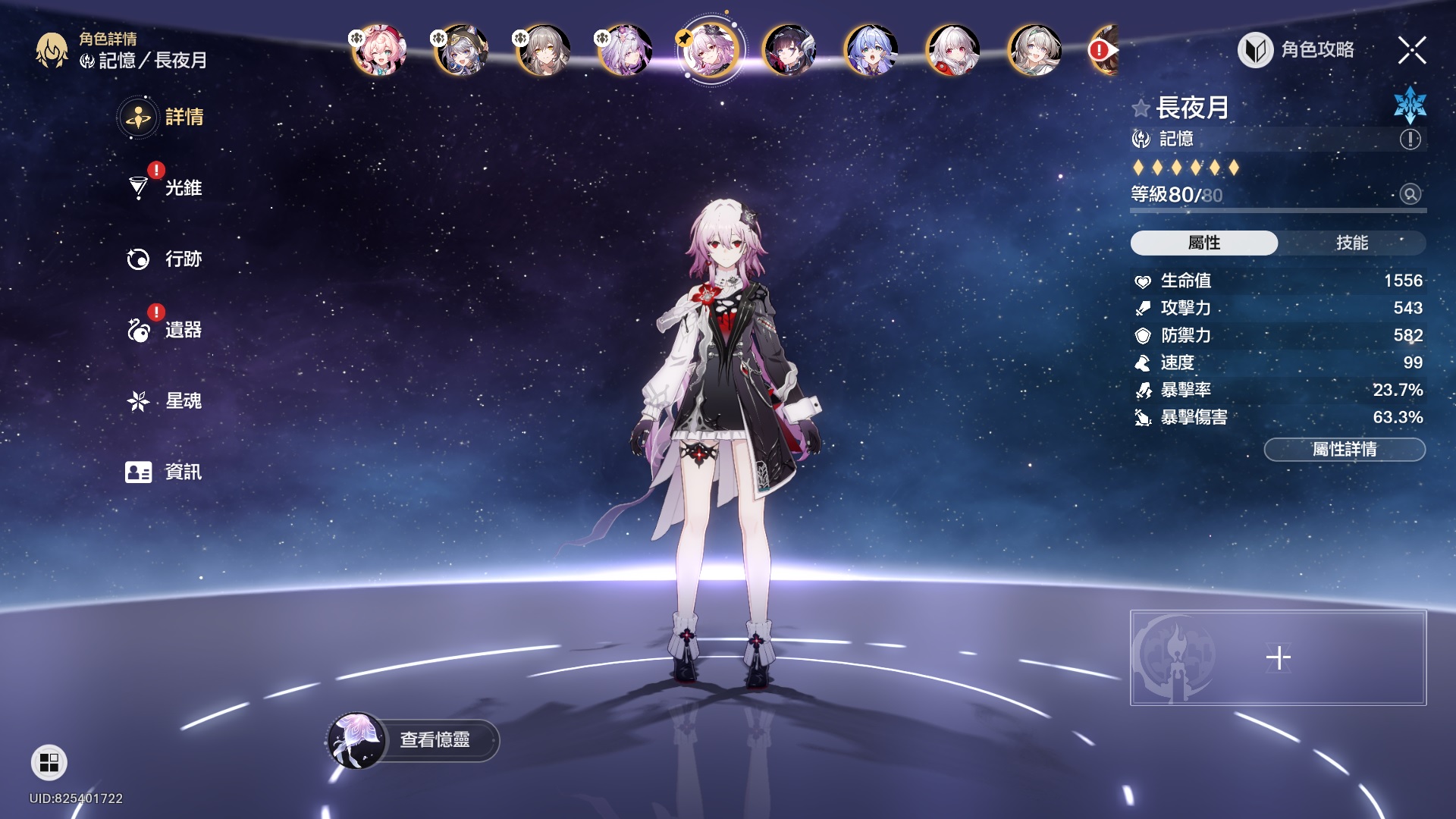Close the character details screen
Viewport: 1456px width, 819px height.
1411,50
